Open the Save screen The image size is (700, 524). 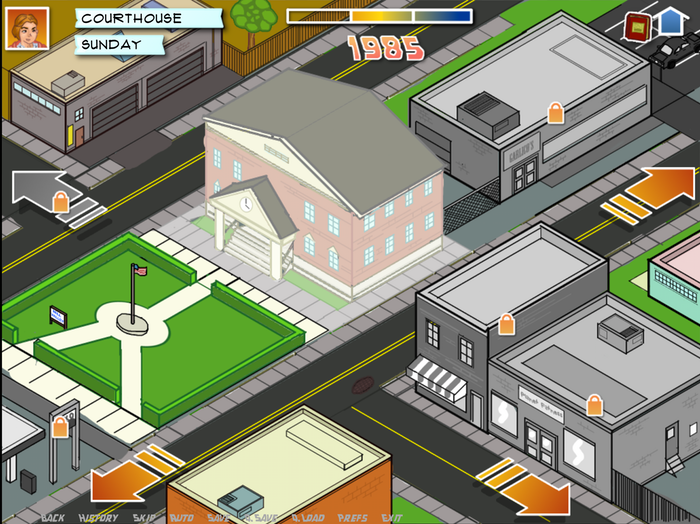pos(218,517)
